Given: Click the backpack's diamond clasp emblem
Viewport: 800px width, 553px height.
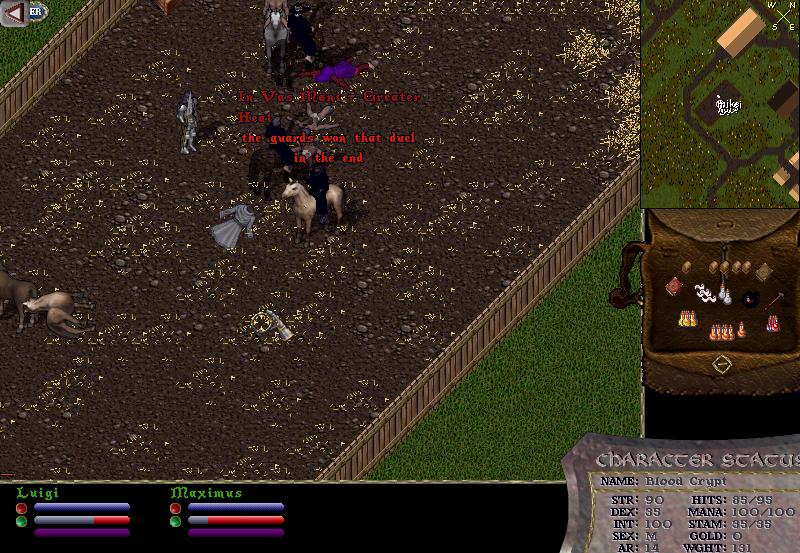Looking at the screenshot, I should 720,364.
